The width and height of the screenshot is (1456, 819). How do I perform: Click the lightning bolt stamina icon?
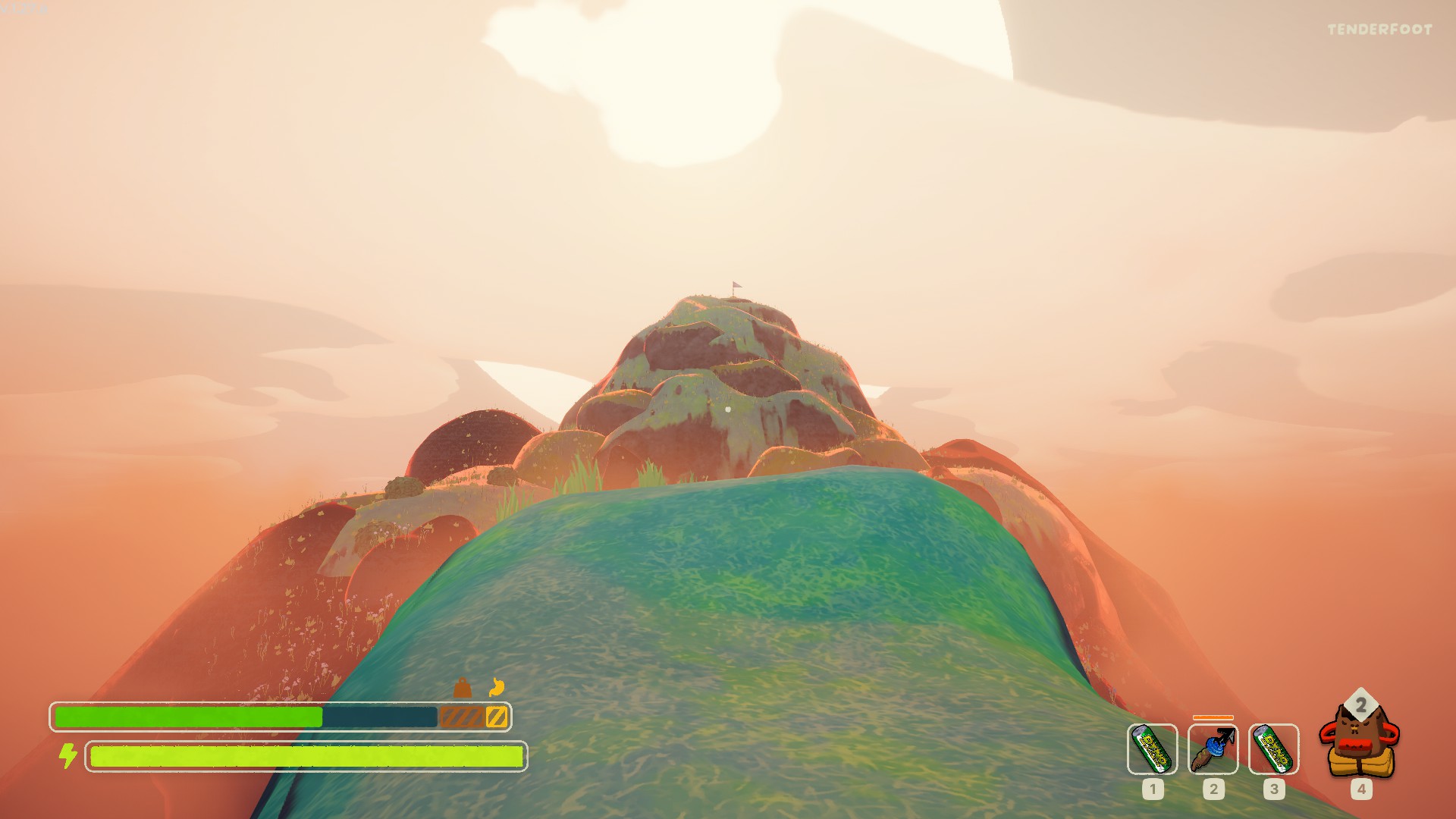(69, 755)
